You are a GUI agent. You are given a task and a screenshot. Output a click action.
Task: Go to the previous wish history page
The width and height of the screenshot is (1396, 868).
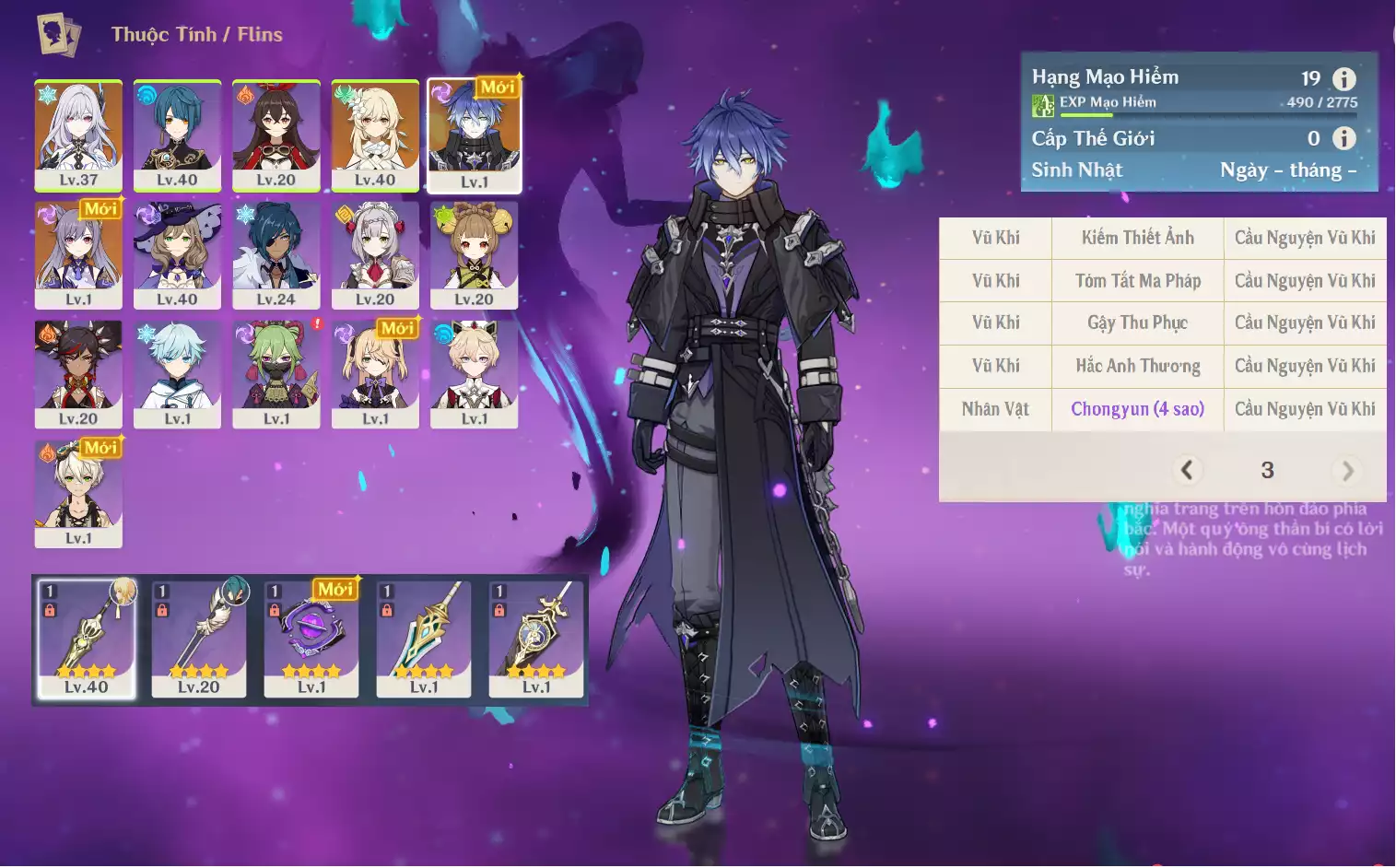[1187, 471]
